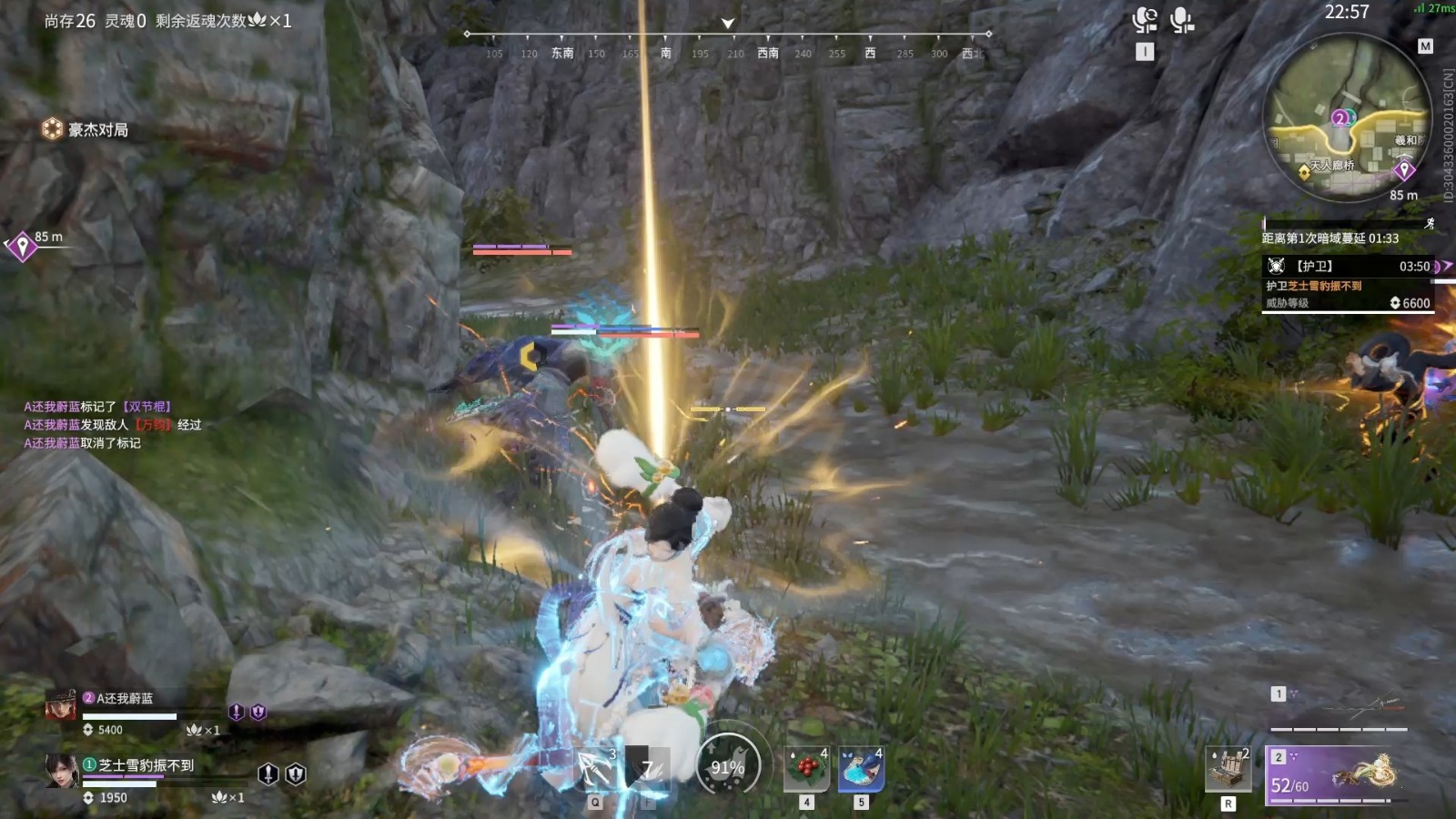Toggle the voice chat microphone icon
The height and width of the screenshot is (819, 1456).
pyautogui.click(x=1181, y=20)
